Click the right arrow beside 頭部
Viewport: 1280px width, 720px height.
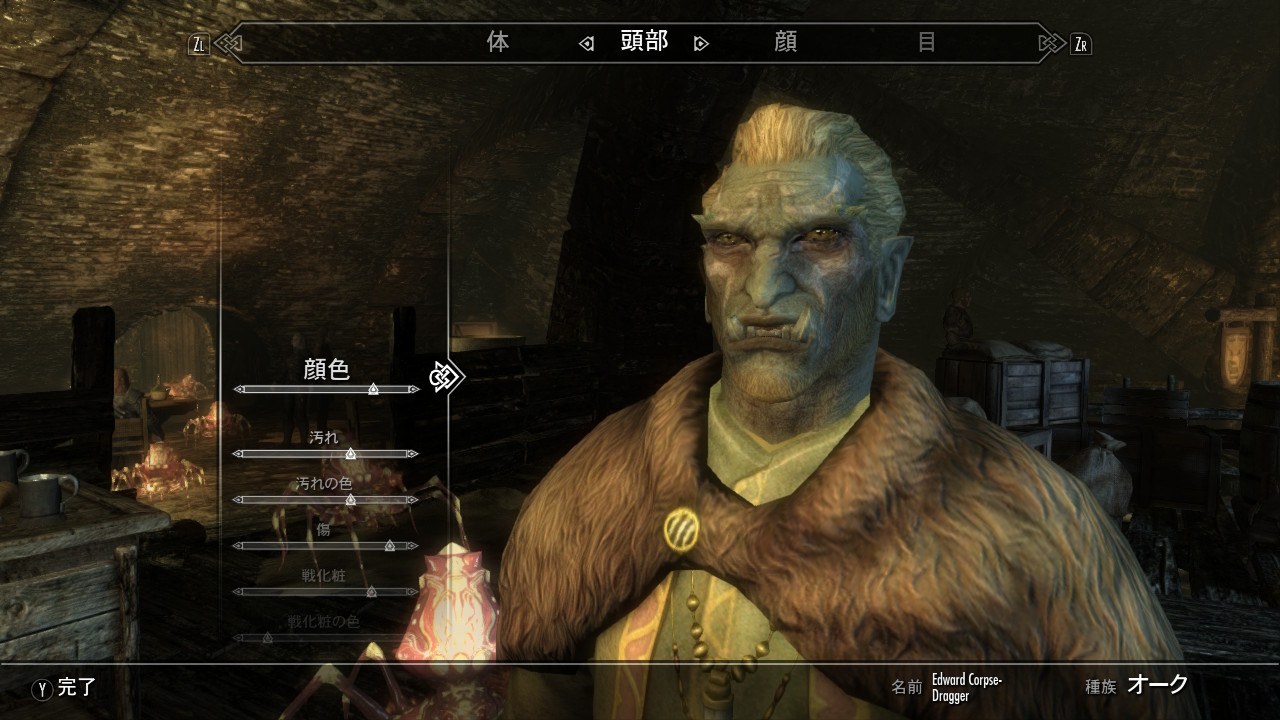(x=701, y=43)
